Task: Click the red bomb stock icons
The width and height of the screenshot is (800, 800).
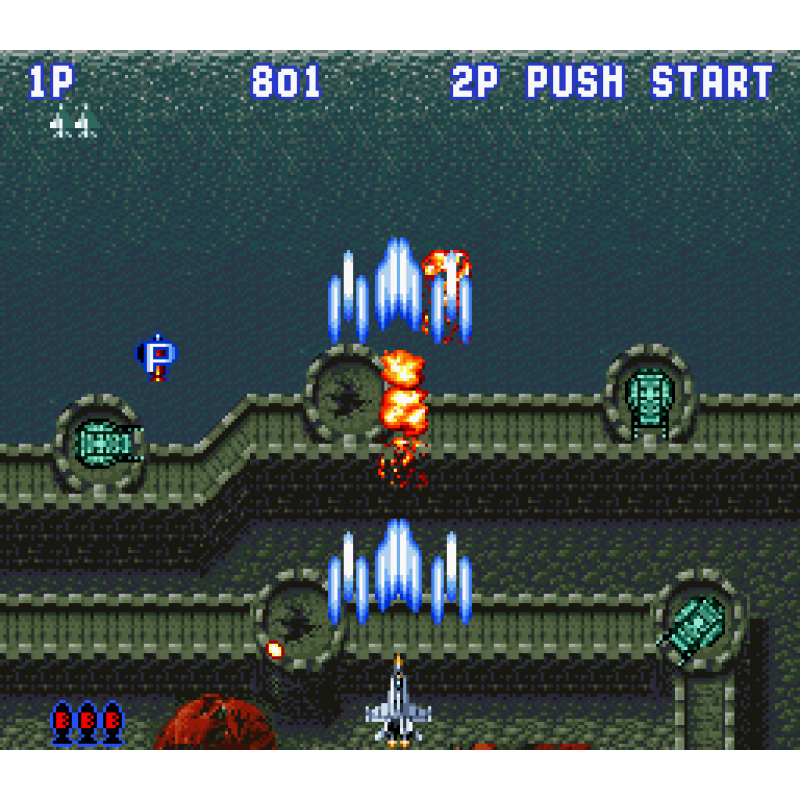Action: click(x=87, y=721)
